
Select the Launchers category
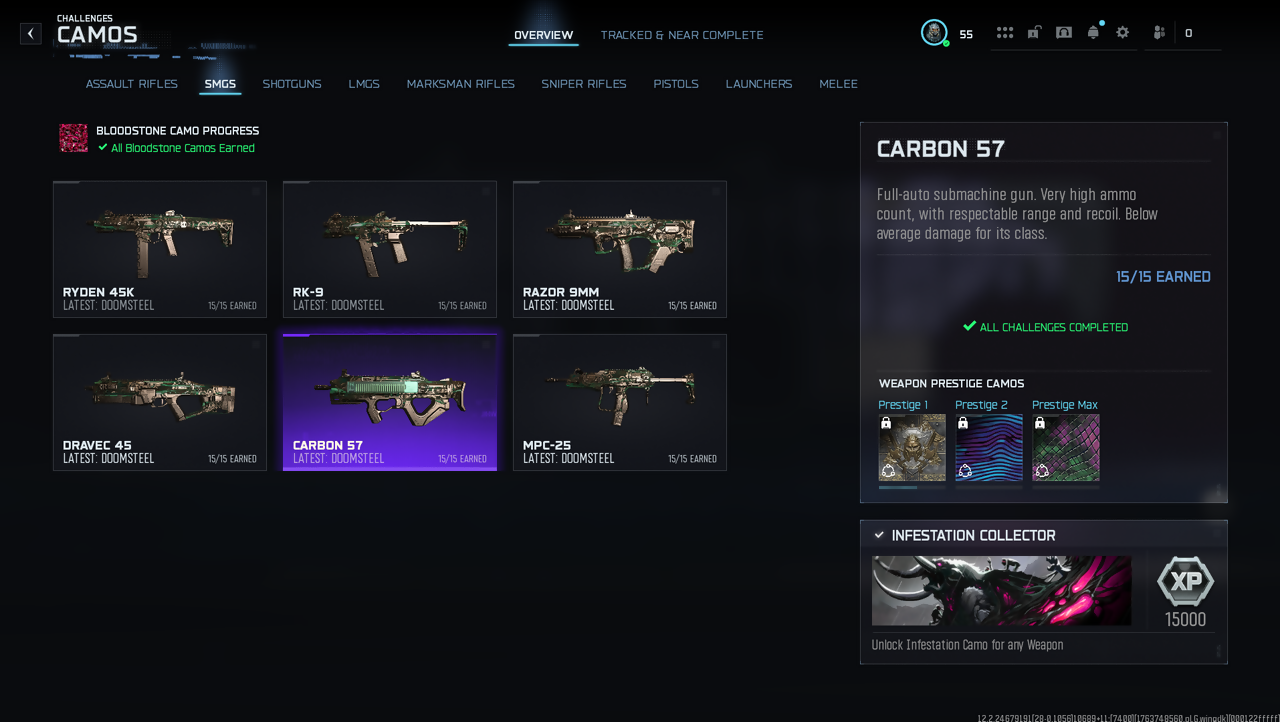(x=759, y=84)
